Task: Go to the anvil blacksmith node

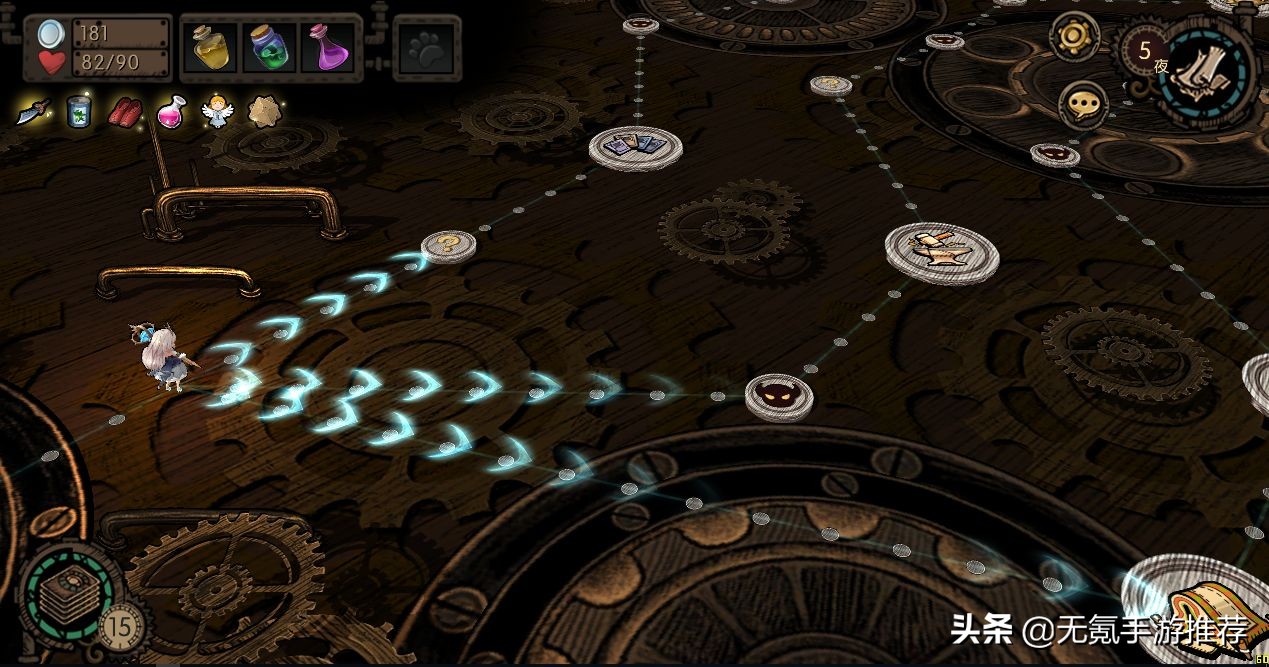Action: [941, 250]
